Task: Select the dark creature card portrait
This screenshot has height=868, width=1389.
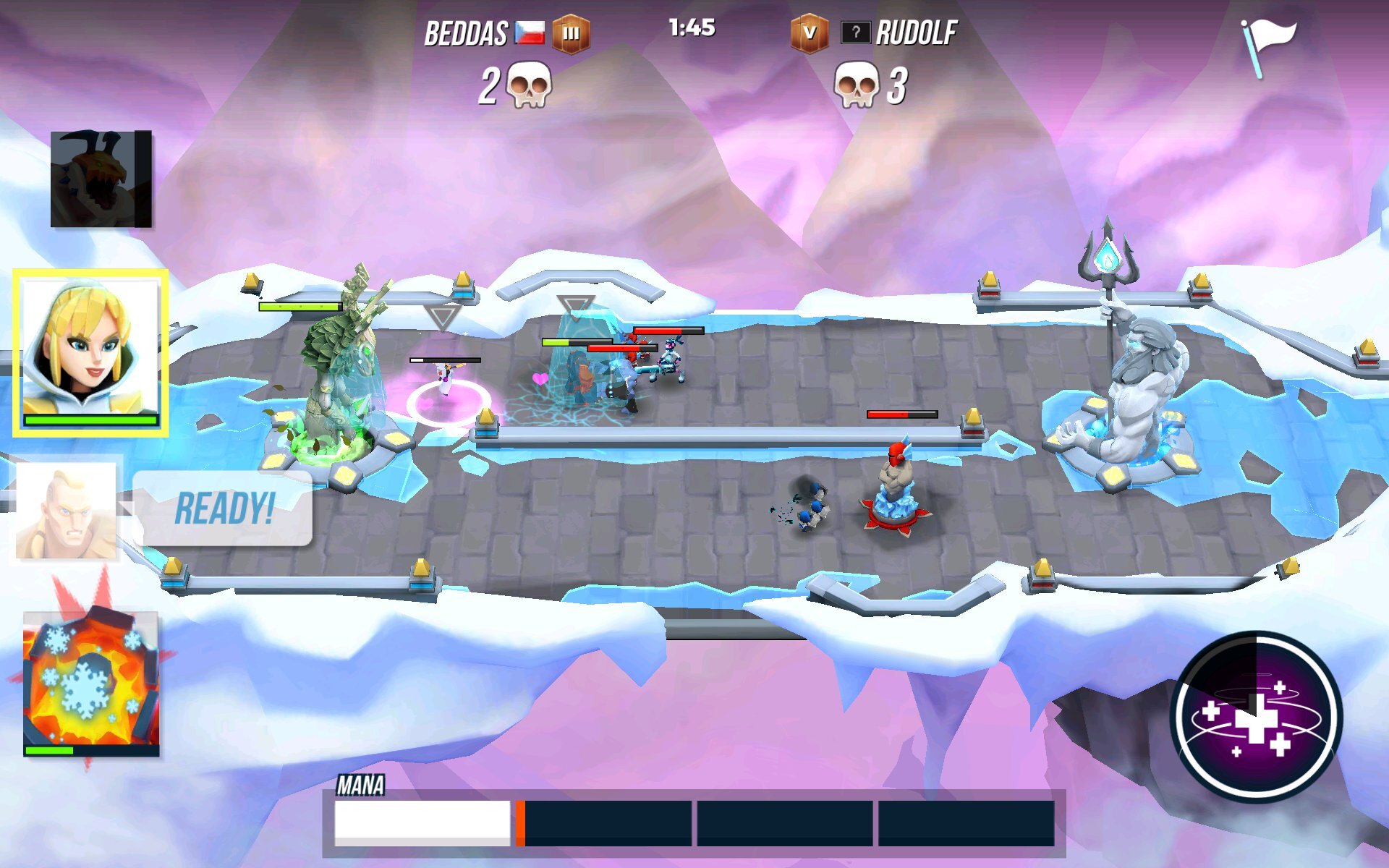Action: 101,177
